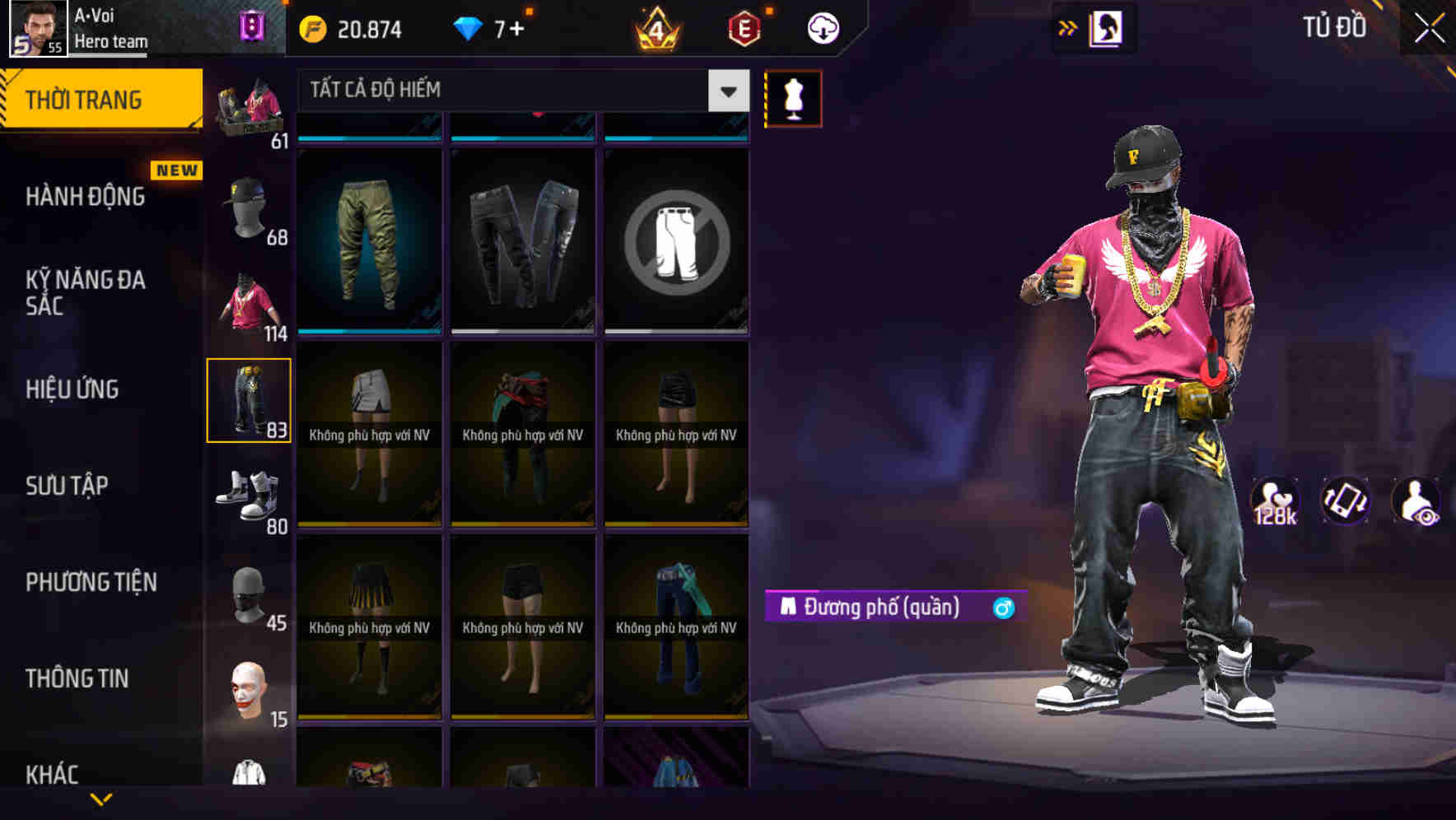Expand the sidebar with the chevron under KHÁC

click(100, 800)
